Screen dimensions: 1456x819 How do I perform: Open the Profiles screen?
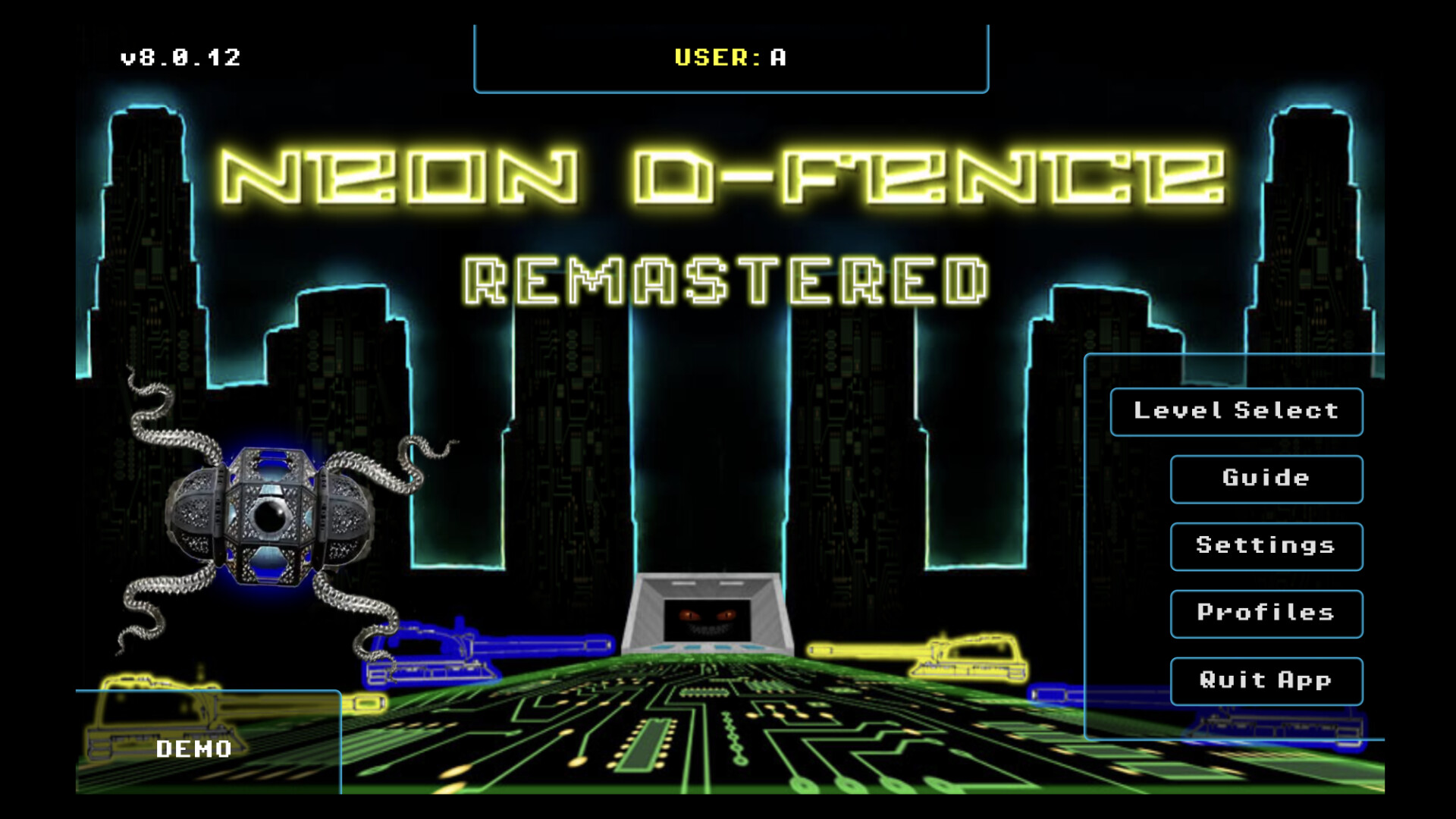click(1266, 613)
